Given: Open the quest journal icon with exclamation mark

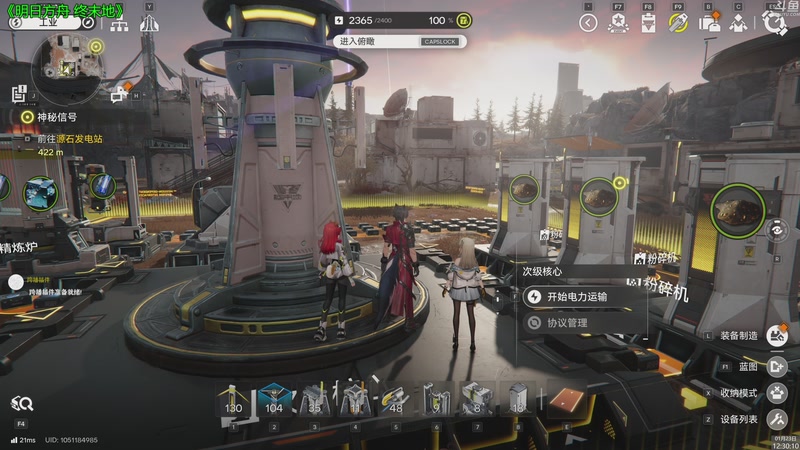Looking at the screenshot, I should [x=19, y=94].
